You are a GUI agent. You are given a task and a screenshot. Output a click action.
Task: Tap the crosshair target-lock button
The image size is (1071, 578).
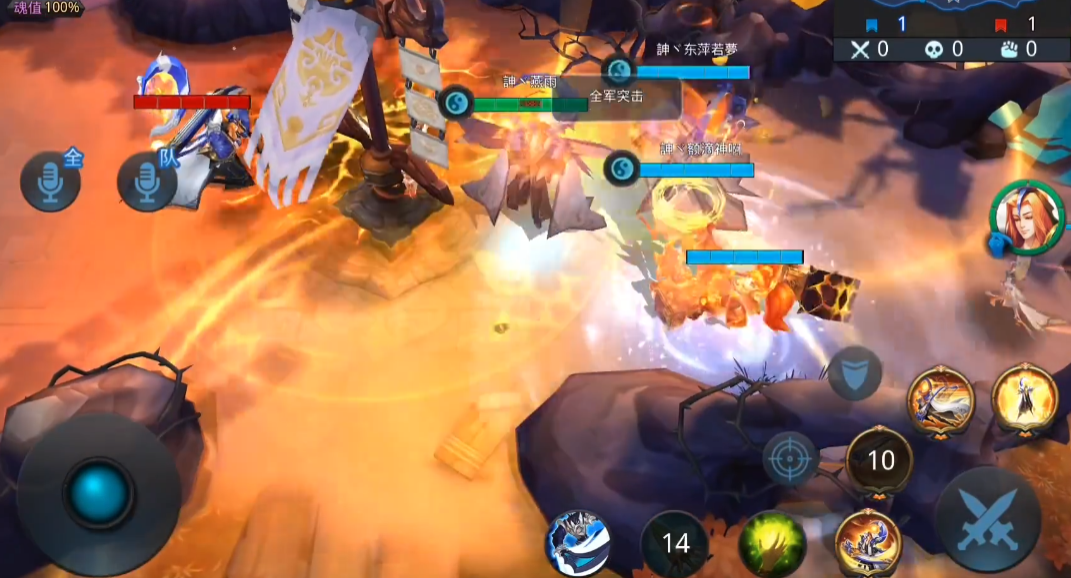(x=790, y=460)
